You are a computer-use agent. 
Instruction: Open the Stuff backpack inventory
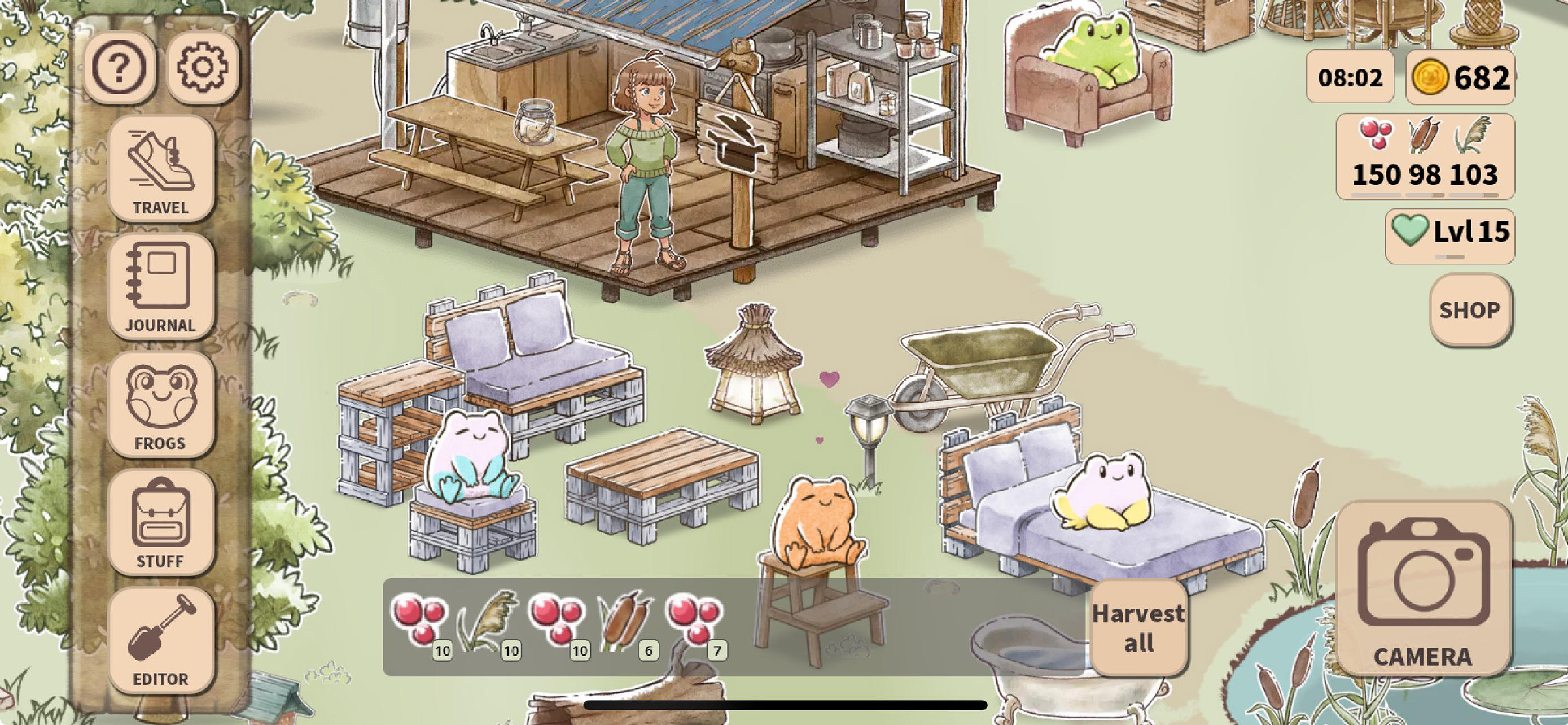click(x=161, y=522)
